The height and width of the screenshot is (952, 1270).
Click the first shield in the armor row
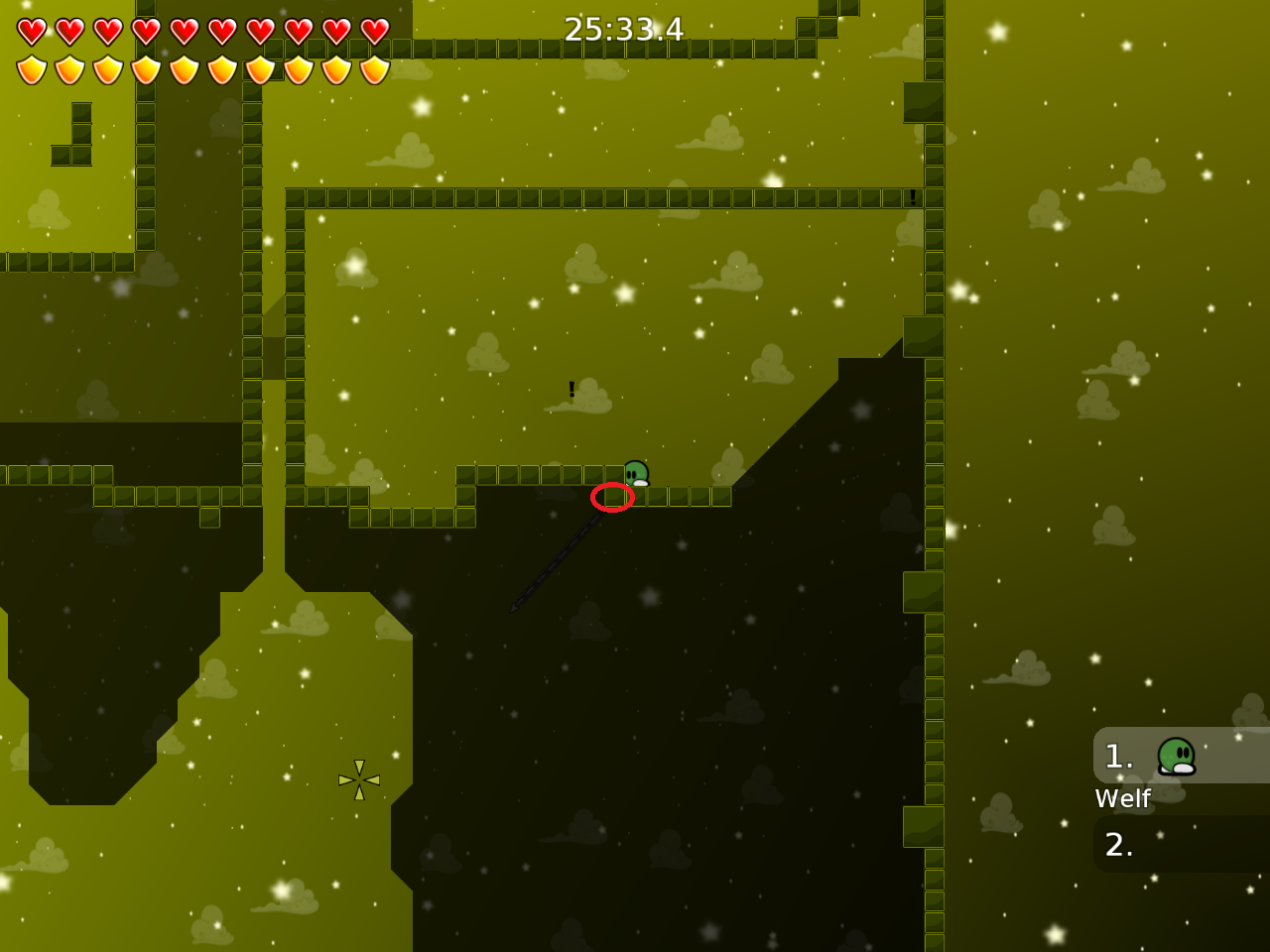click(32, 67)
